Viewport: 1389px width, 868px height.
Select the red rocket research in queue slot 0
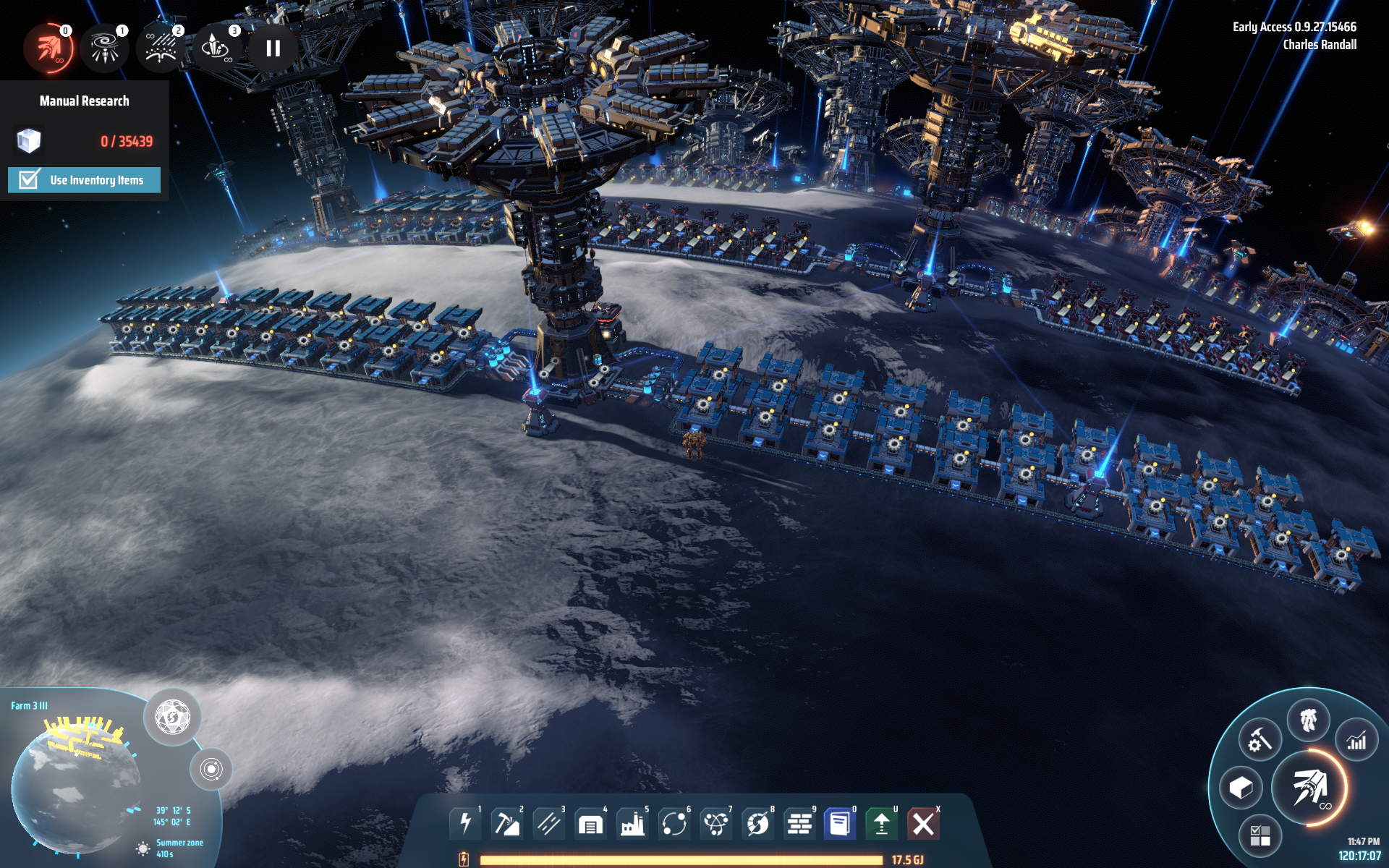click(x=48, y=48)
